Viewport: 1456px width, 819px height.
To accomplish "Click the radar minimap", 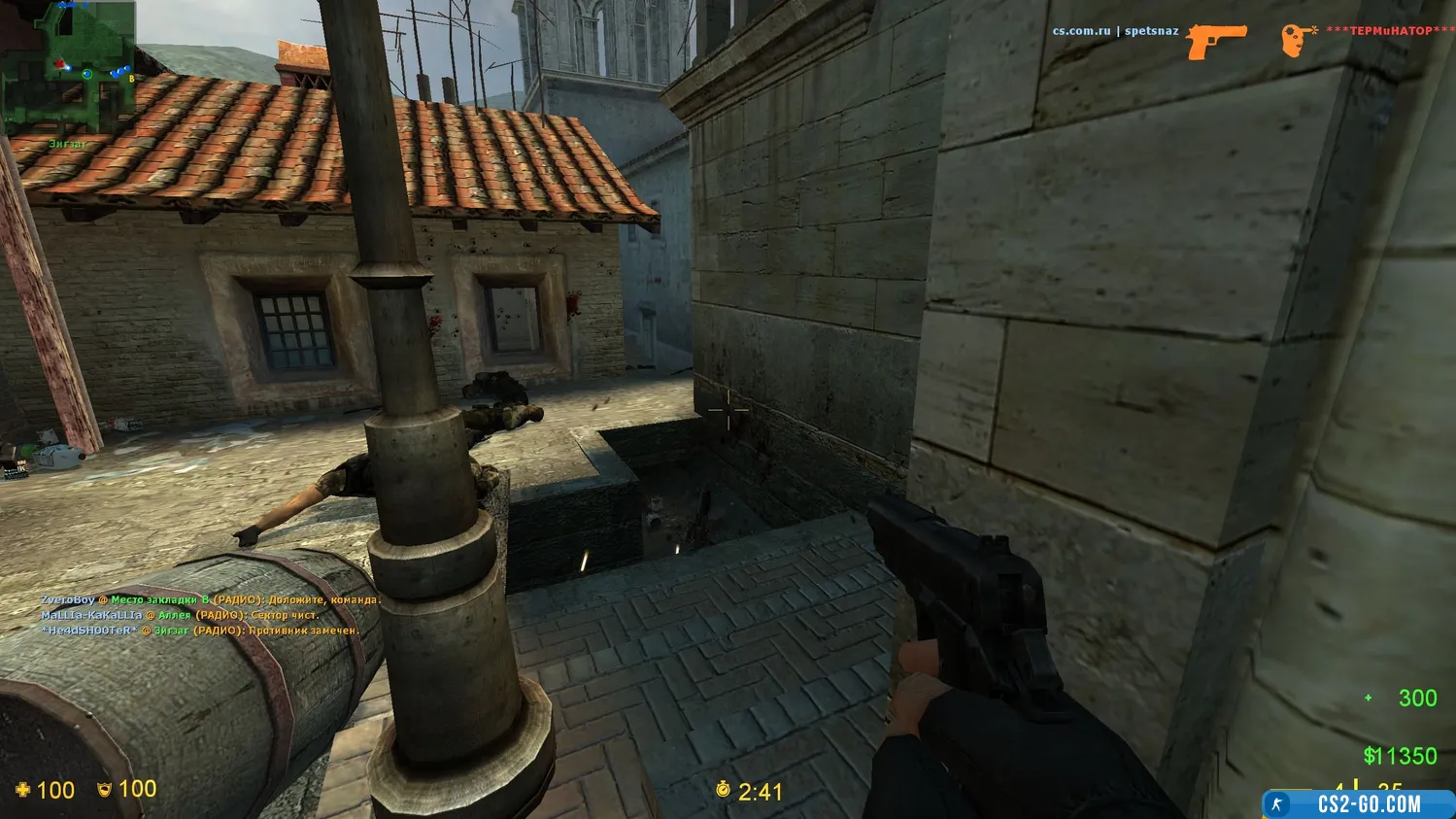I will 68,68.
